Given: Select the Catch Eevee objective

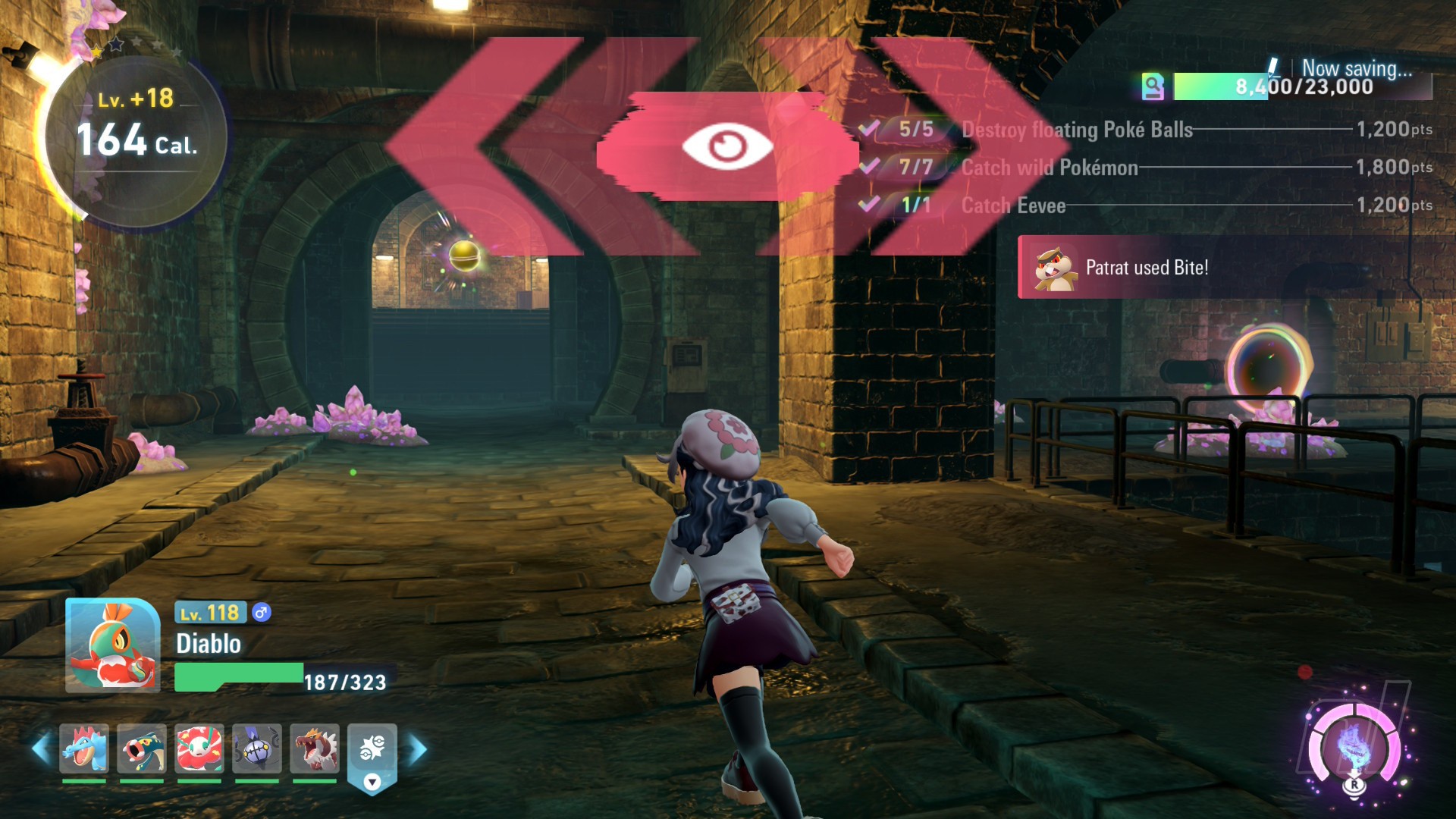Looking at the screenshot, I should 1013,206.
